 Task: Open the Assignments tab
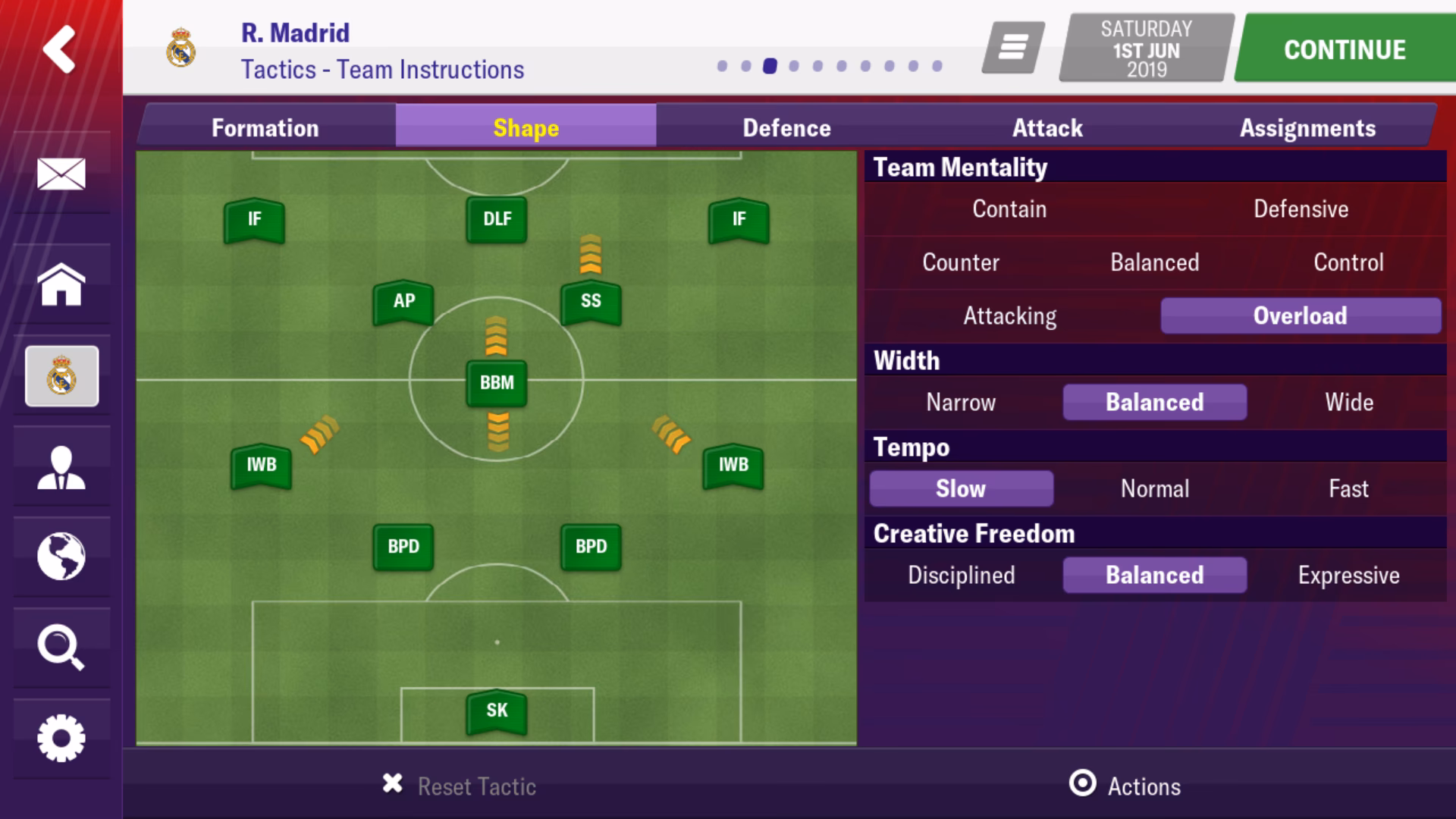(x=1308, y=128)
